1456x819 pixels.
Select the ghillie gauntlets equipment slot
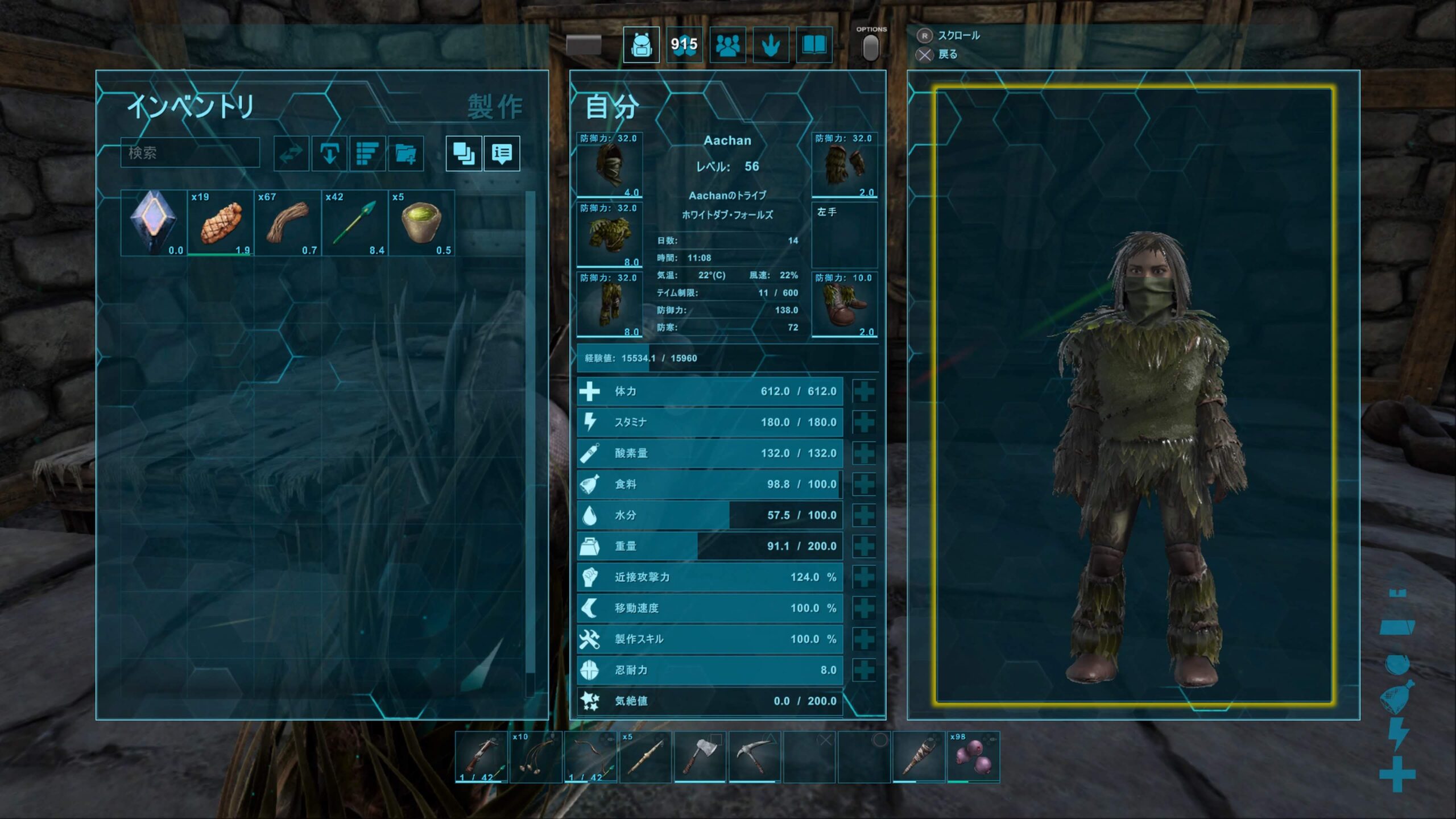click(x=844, y=165)
